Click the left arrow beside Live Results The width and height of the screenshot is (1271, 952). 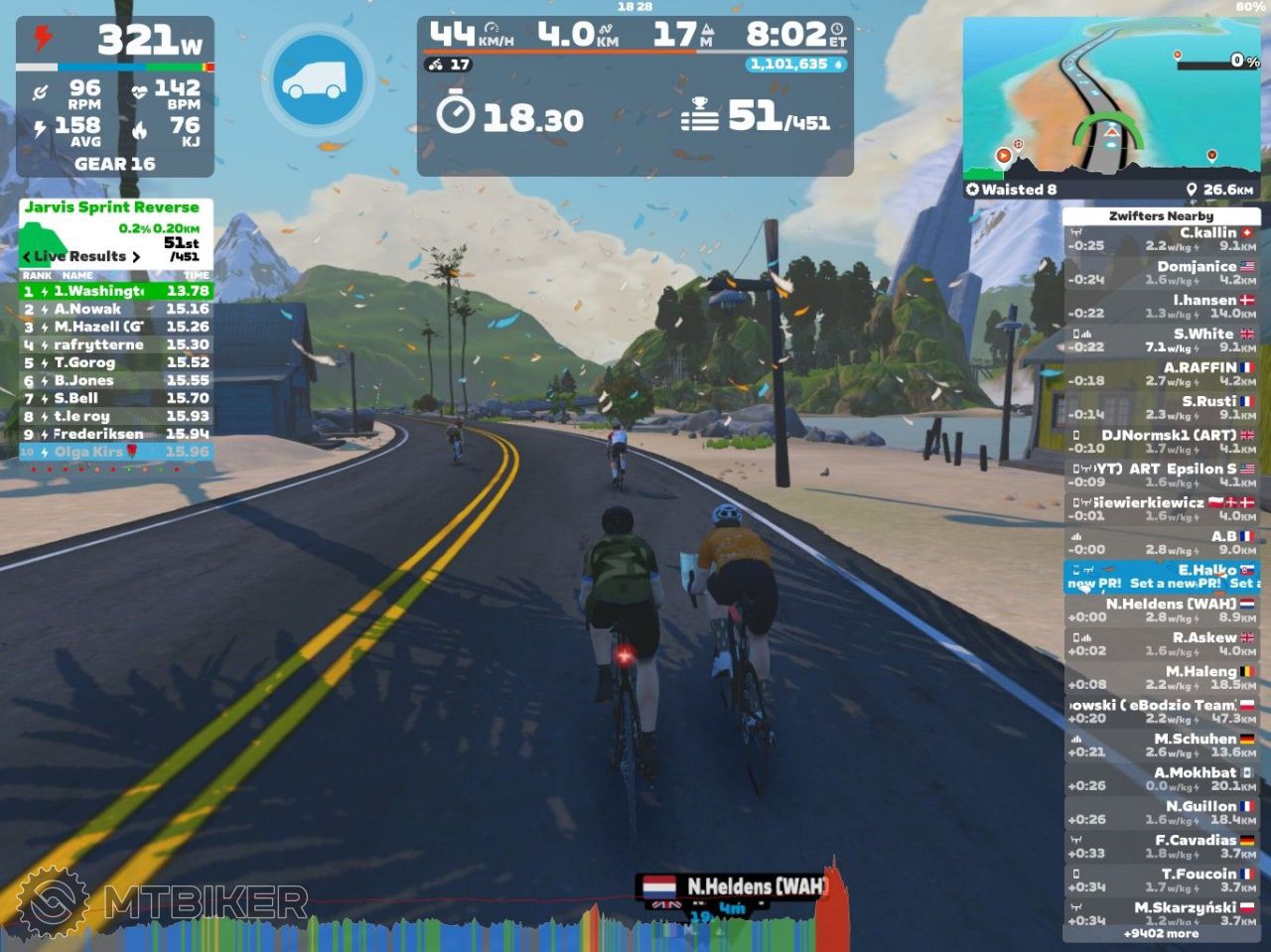[27, 257]
